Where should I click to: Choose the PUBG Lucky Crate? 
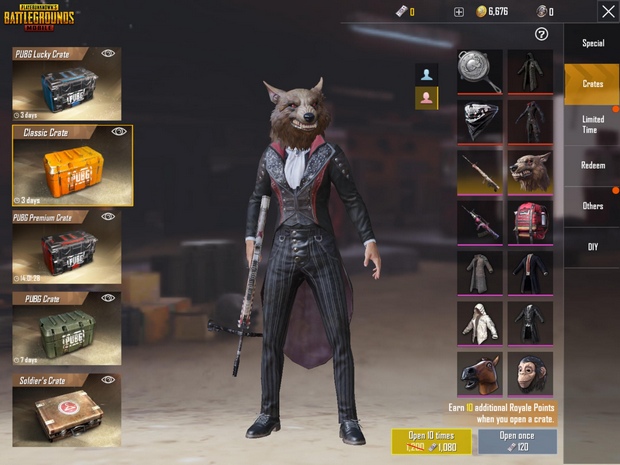[67, 84]
